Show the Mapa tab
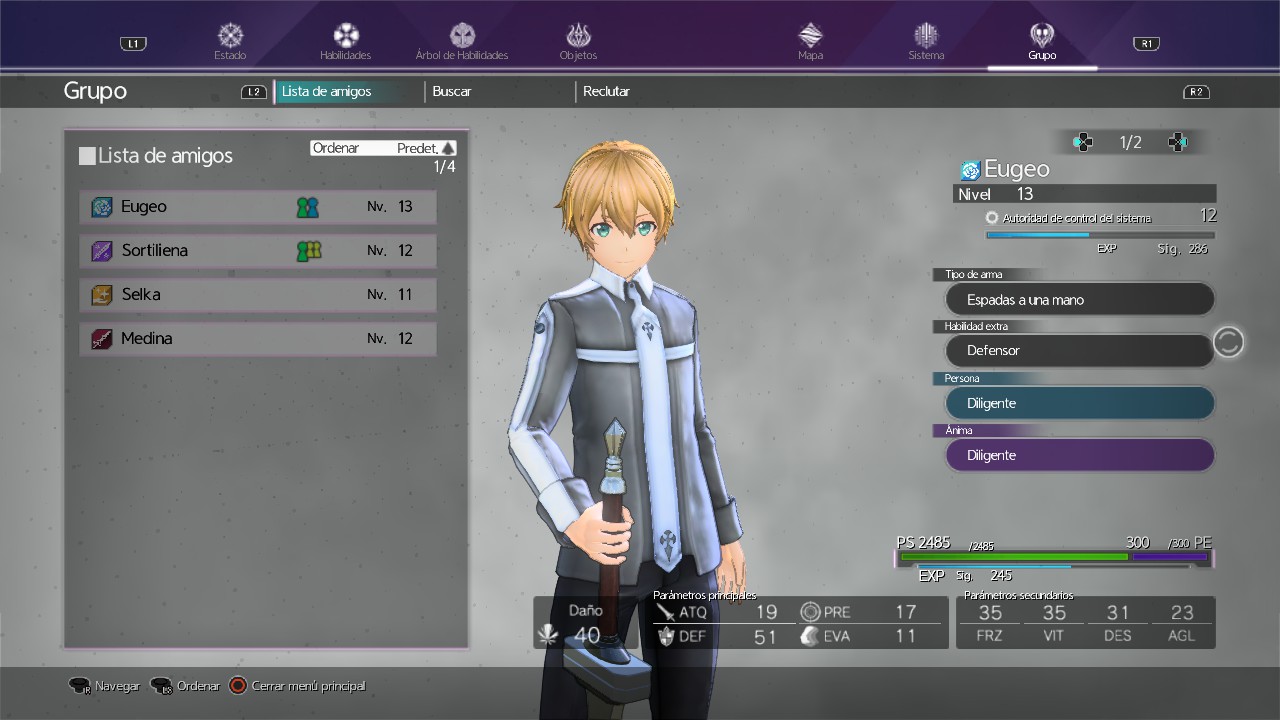The height and width of the screenshot is (720, 1280). point(810,41)
